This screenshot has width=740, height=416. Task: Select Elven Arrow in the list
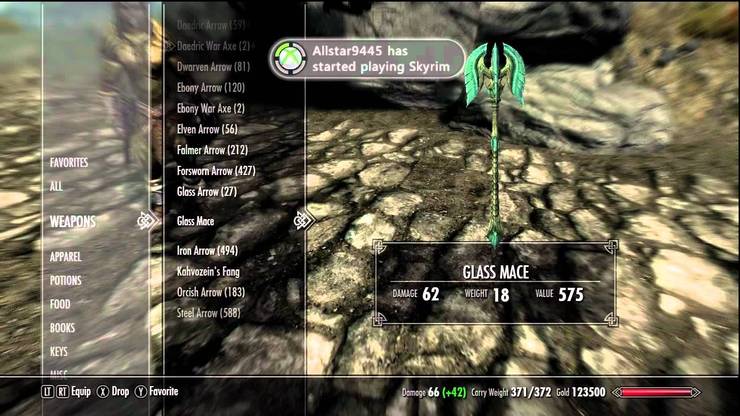tap(207, 129)
